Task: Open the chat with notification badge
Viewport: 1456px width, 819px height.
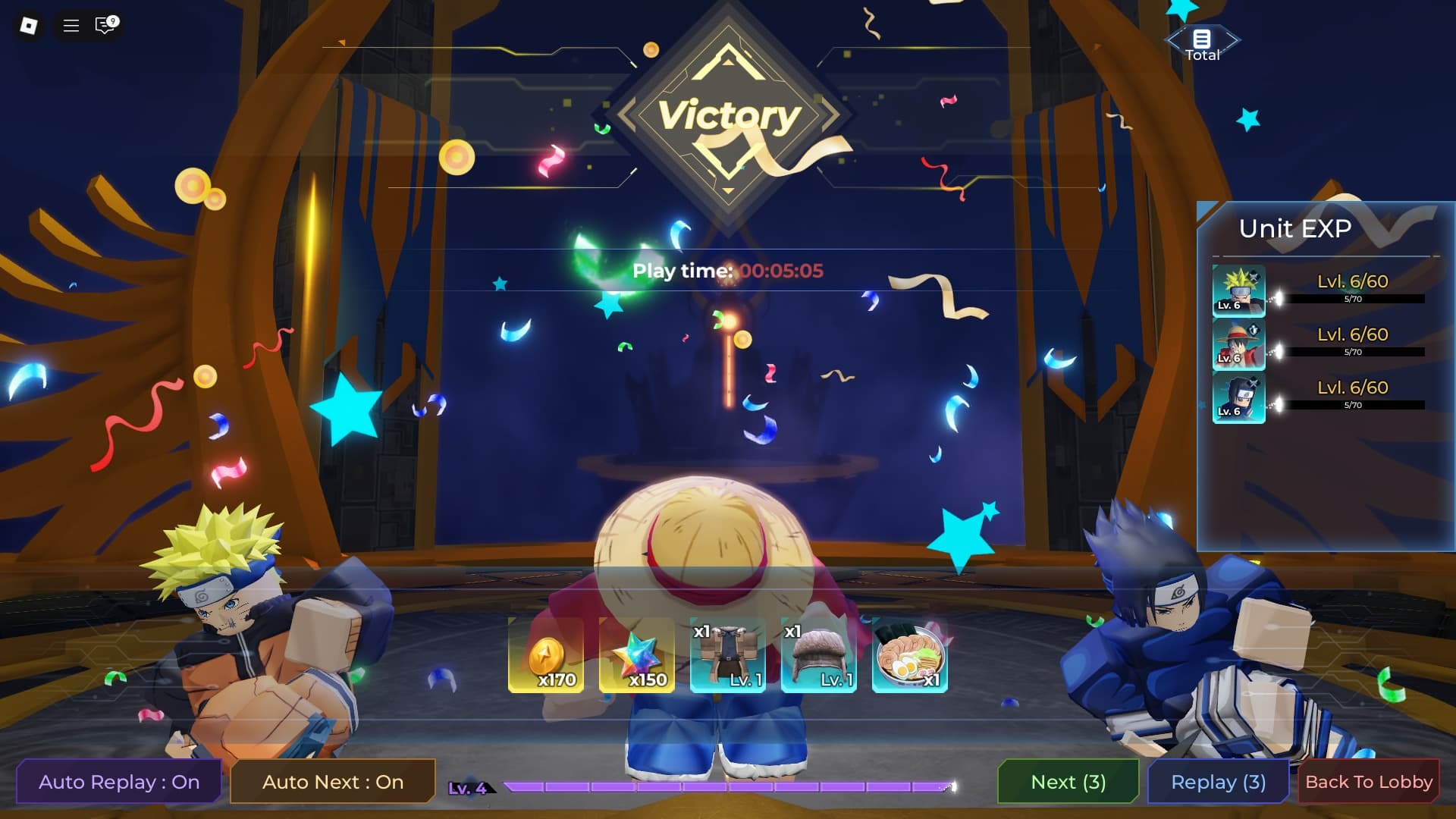Action: (x=105, y=26)
